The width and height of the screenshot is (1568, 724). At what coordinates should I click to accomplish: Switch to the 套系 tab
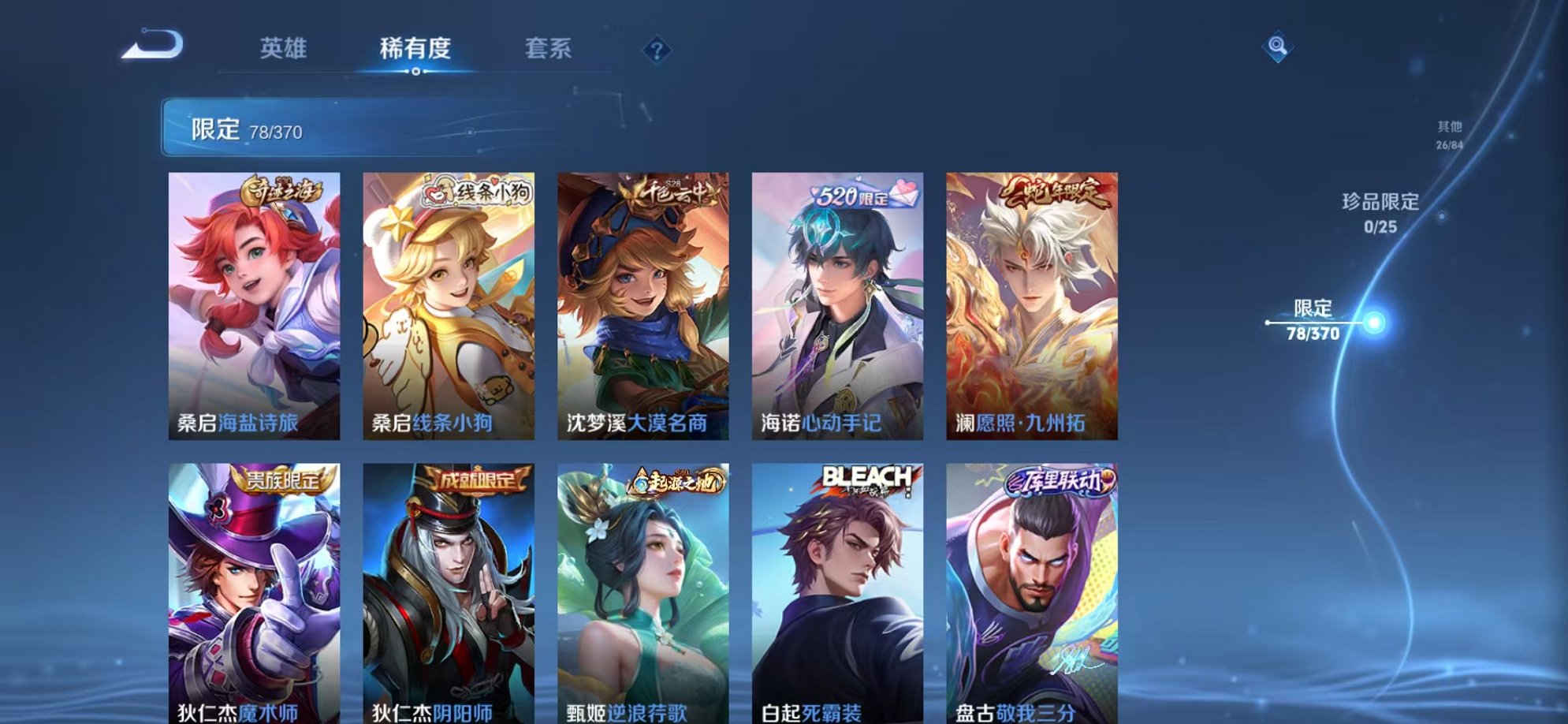point(549,48)
